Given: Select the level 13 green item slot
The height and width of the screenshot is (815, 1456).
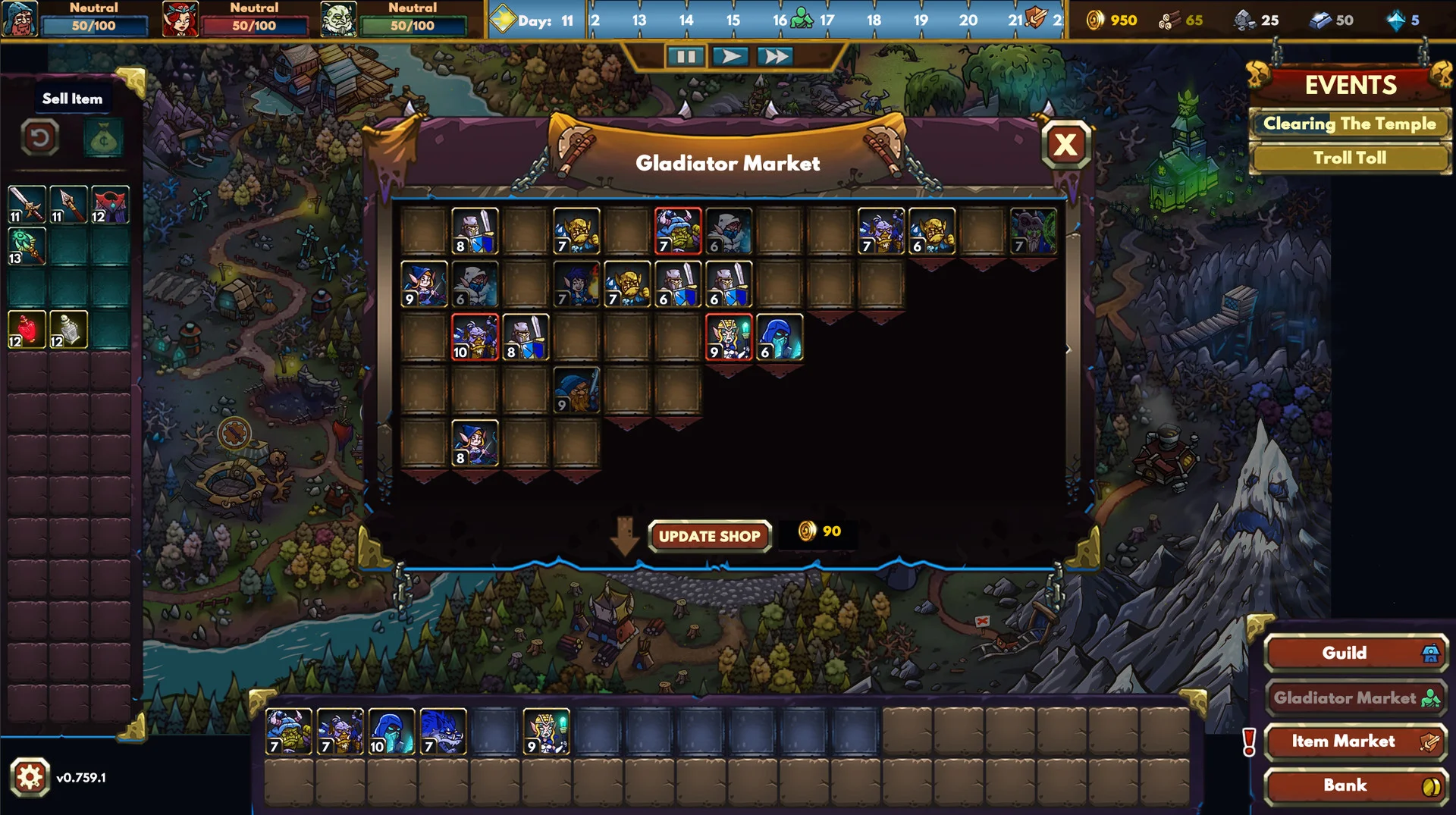Looking at the screenshot, I should 27,246.
